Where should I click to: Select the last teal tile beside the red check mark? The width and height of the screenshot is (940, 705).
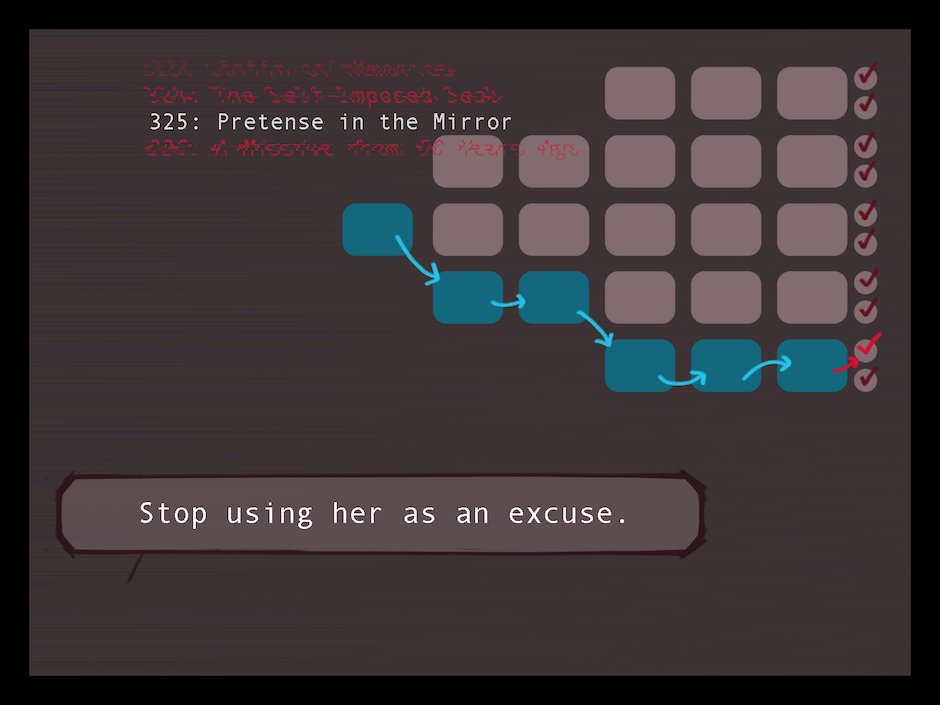(x=811, y=365)
